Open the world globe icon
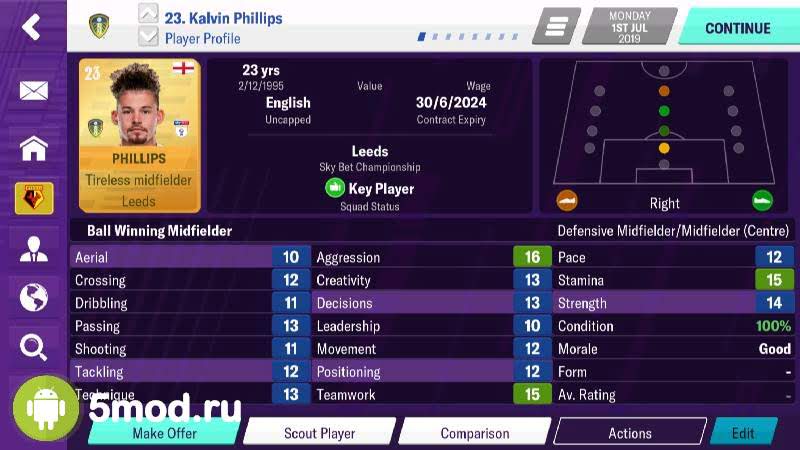The image size is (800, 450). coord(34,298)
